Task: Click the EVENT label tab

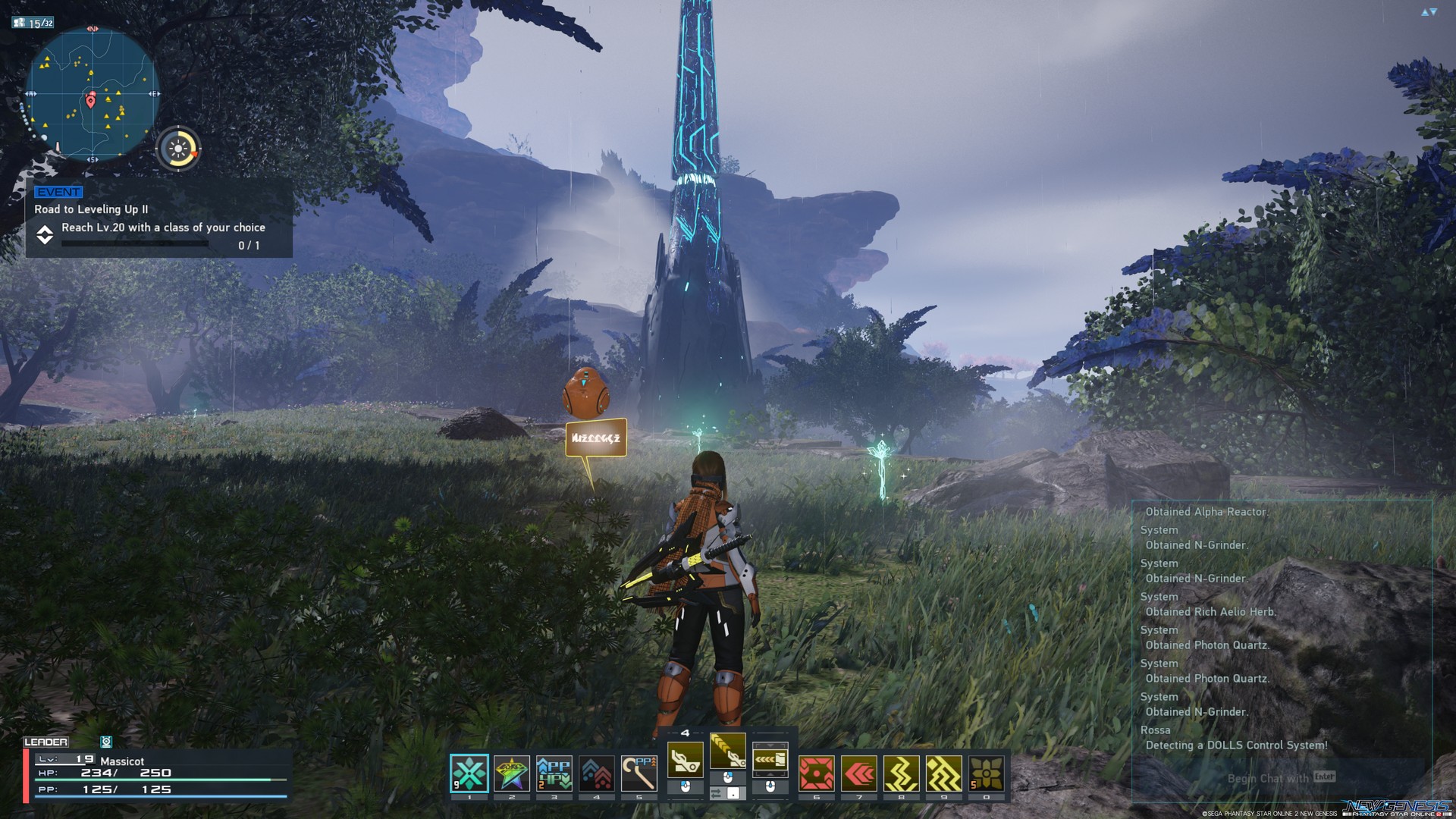Action: [x=59, y=192]
